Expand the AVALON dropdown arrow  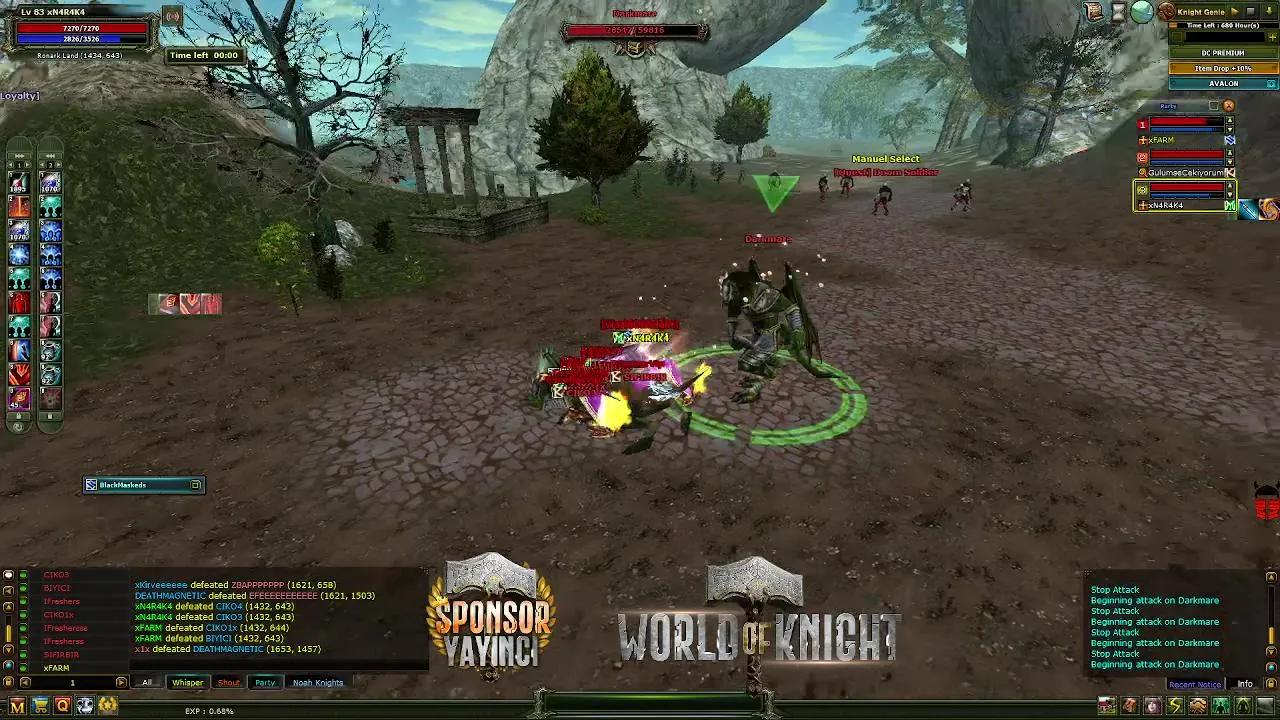pos(1270,83)
